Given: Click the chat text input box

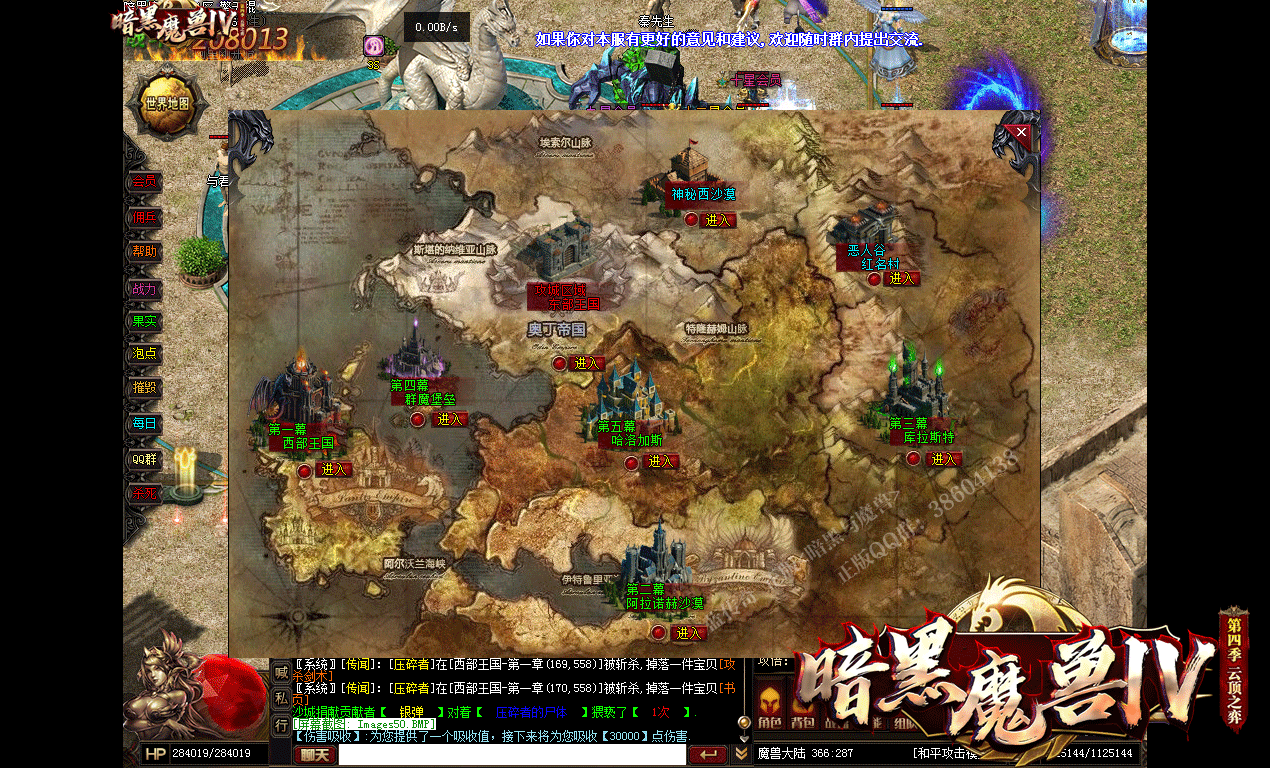Looking at the screenshot, I should (x=511, y=755).
